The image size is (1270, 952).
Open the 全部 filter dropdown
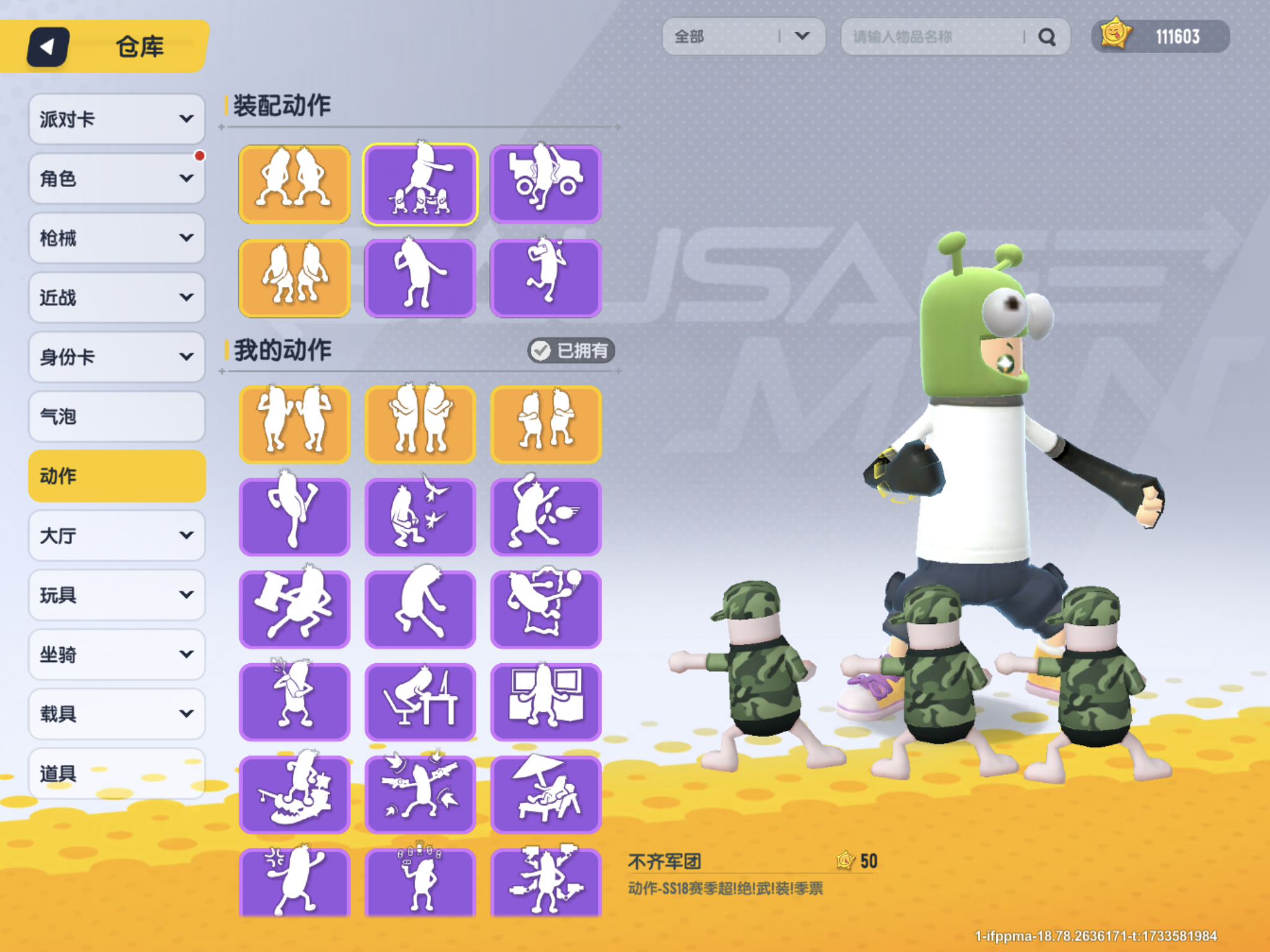(744, 37)
